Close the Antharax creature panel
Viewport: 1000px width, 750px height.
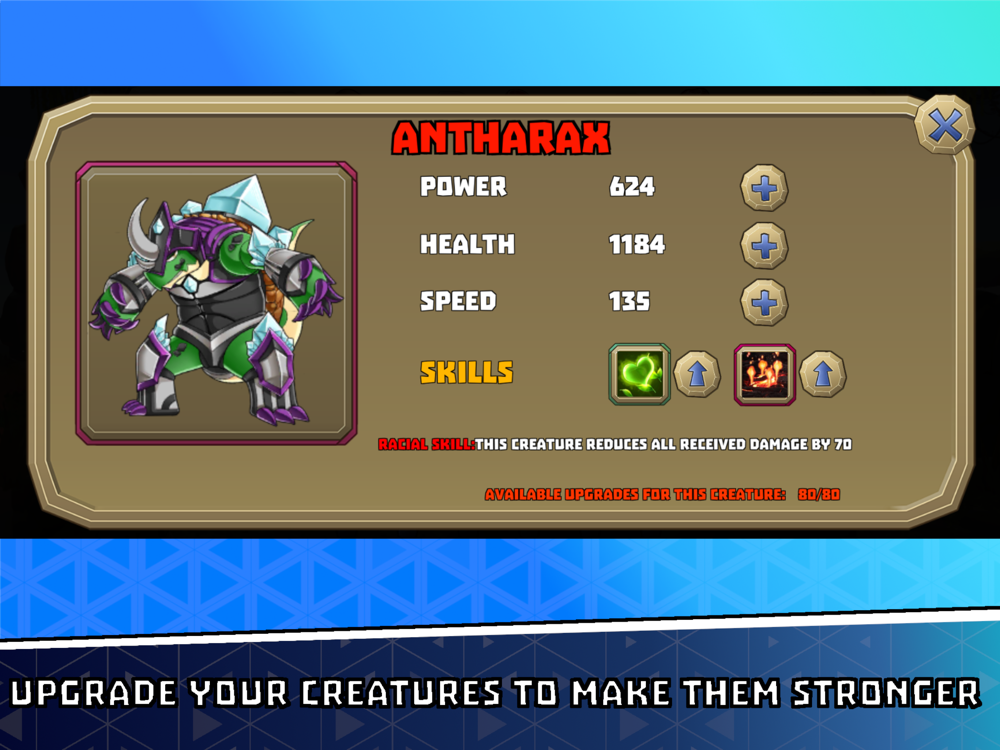click(944, 125)
